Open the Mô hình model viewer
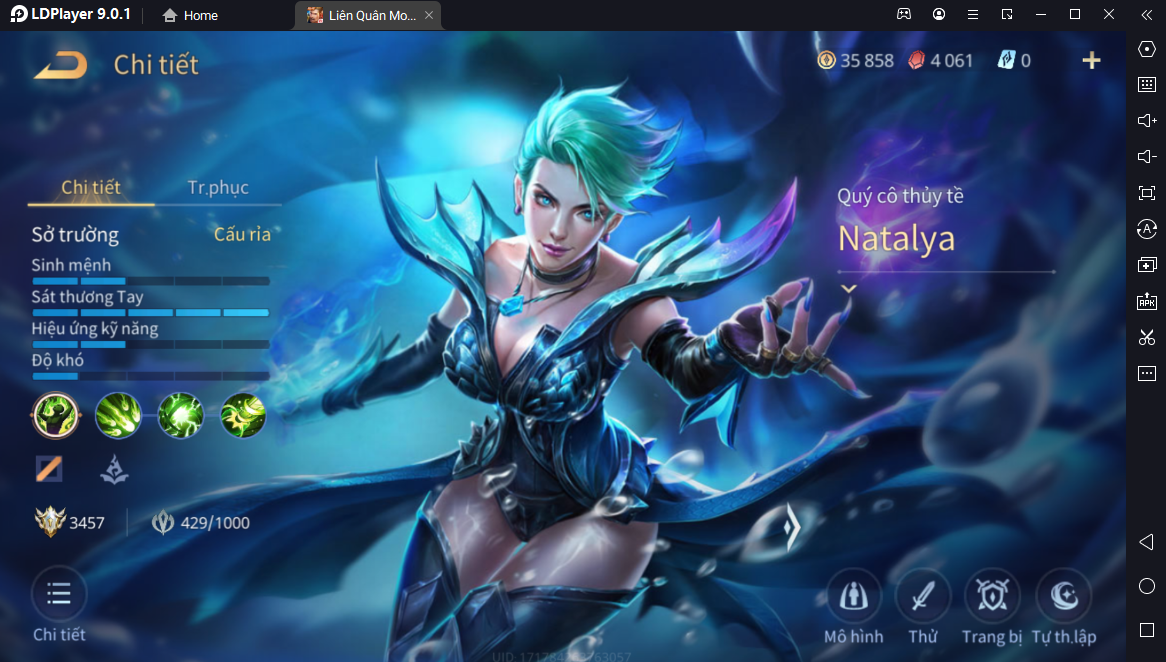The height and width of the screenshot is (662, 1166). (x=853, y=598)
